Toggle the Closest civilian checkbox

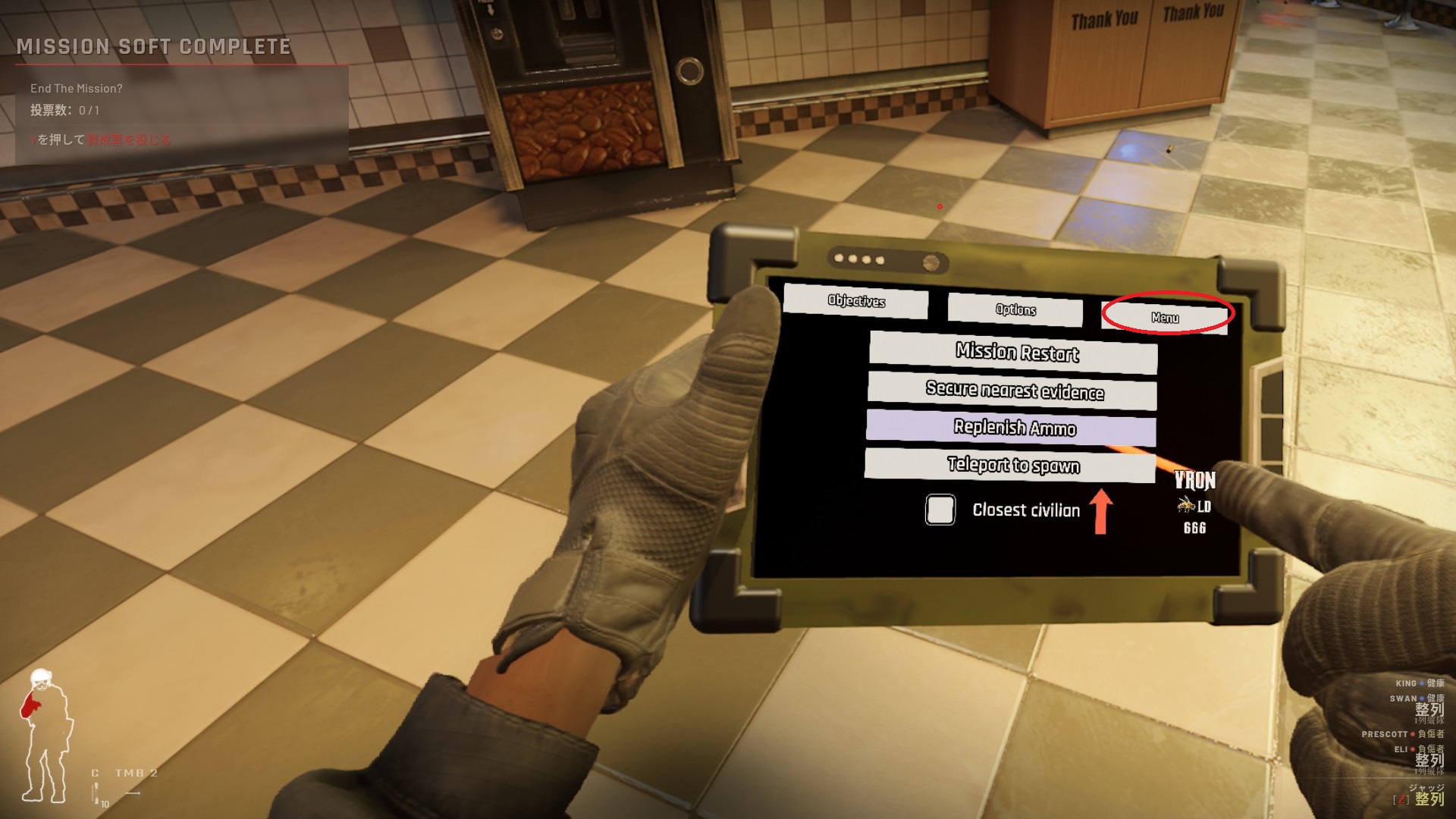coord(940,510)
